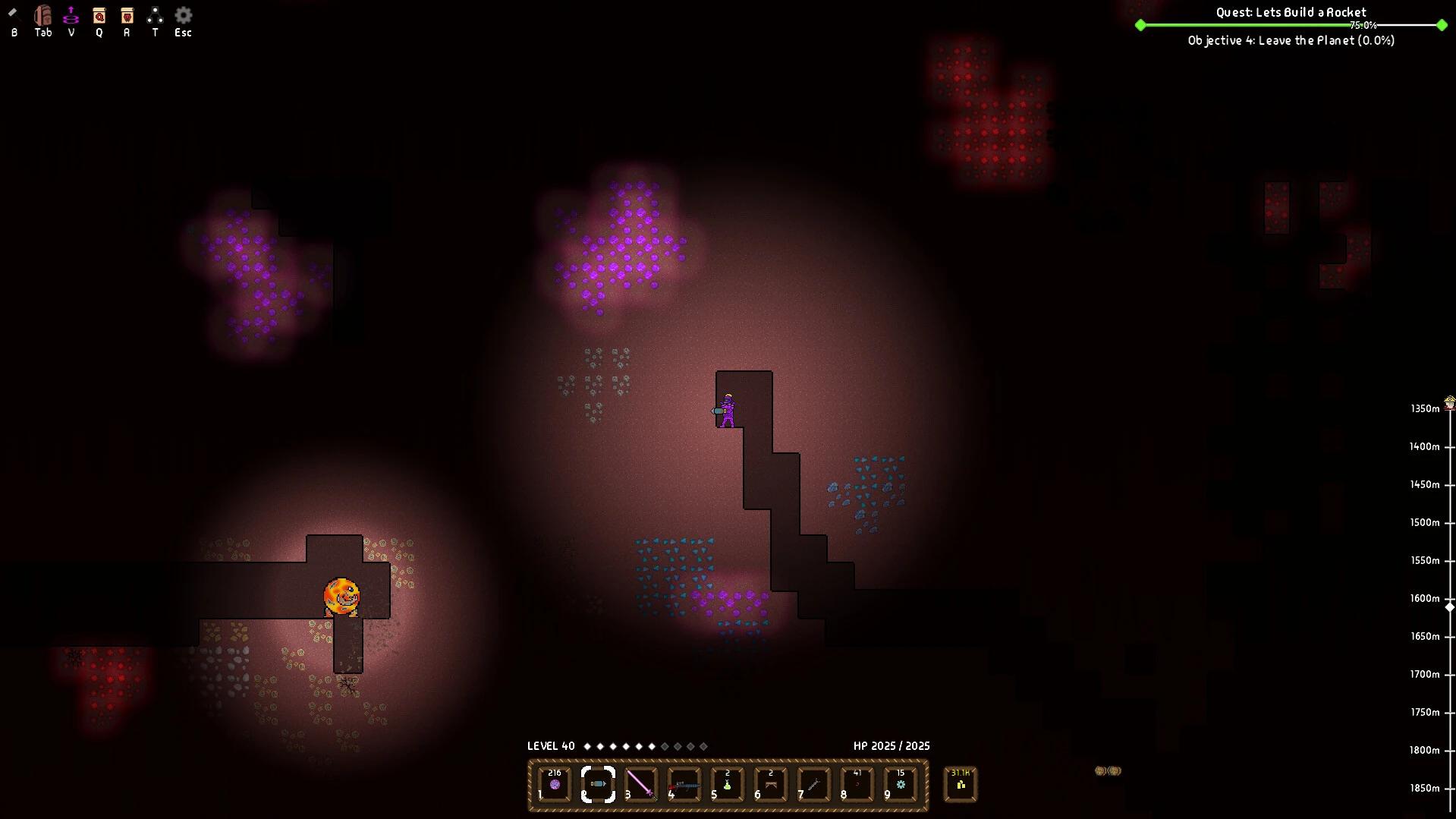Click the miner icon atop the depth ruler
Screen dimensions: 1456x819
click(1449, 398)
